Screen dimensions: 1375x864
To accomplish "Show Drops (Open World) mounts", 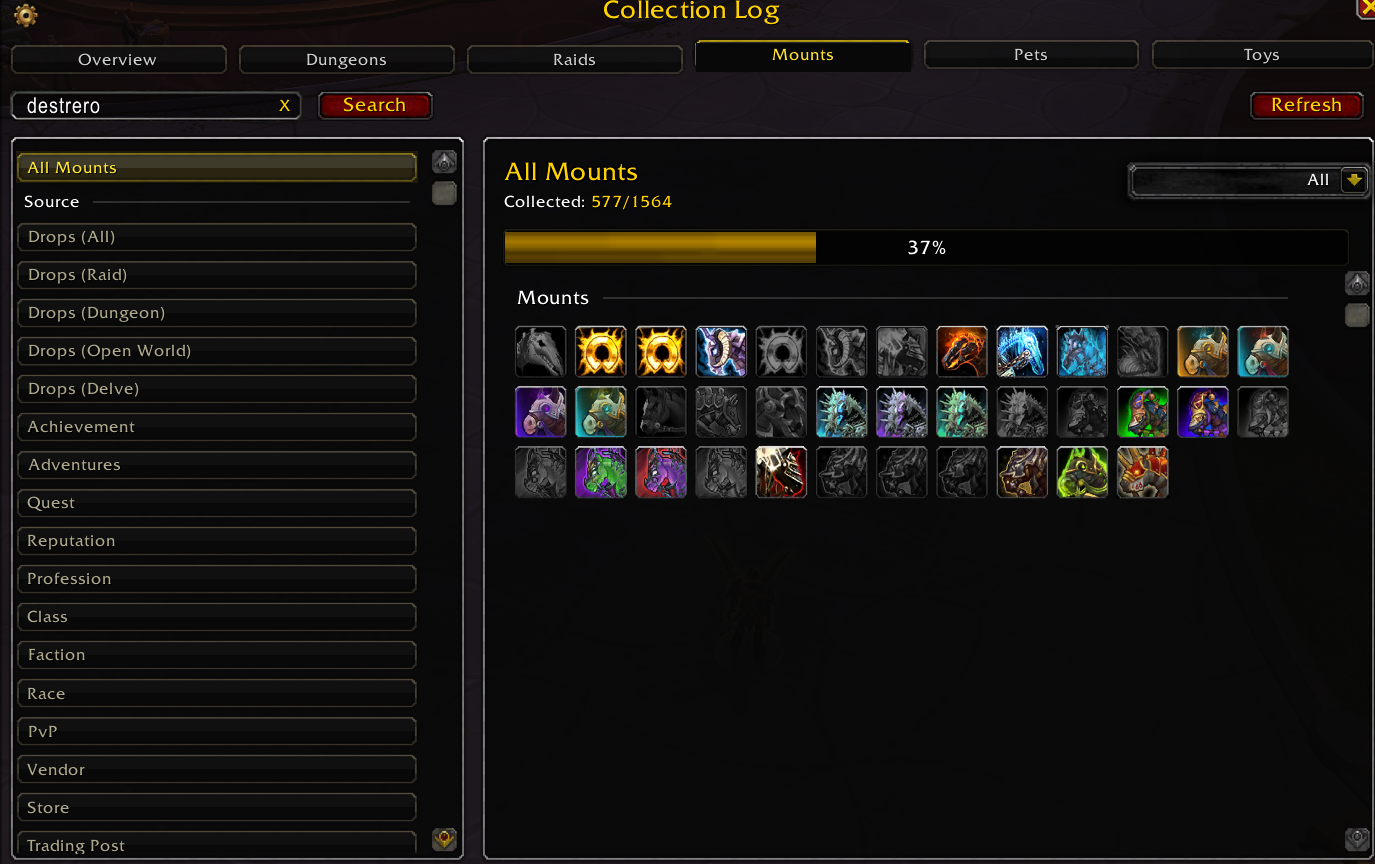I will pyautogui.click(x=216, y=351).
